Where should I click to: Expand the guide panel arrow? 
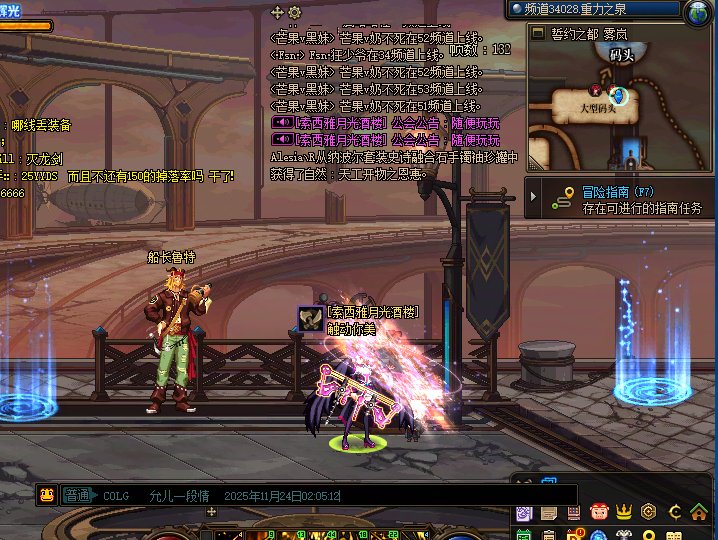pos(534,198)
